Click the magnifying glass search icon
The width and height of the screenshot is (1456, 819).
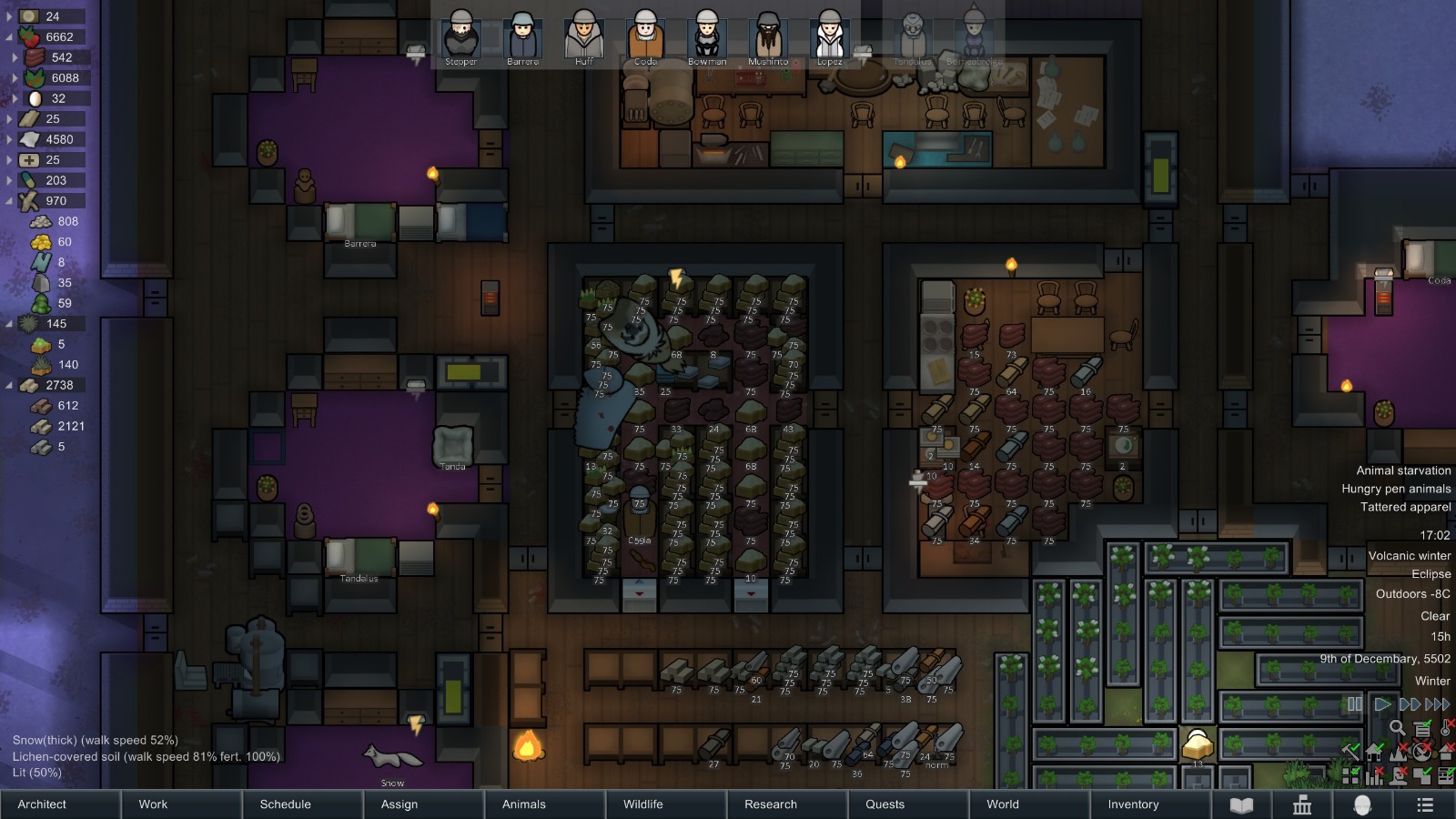click(x=1397, y=727)
